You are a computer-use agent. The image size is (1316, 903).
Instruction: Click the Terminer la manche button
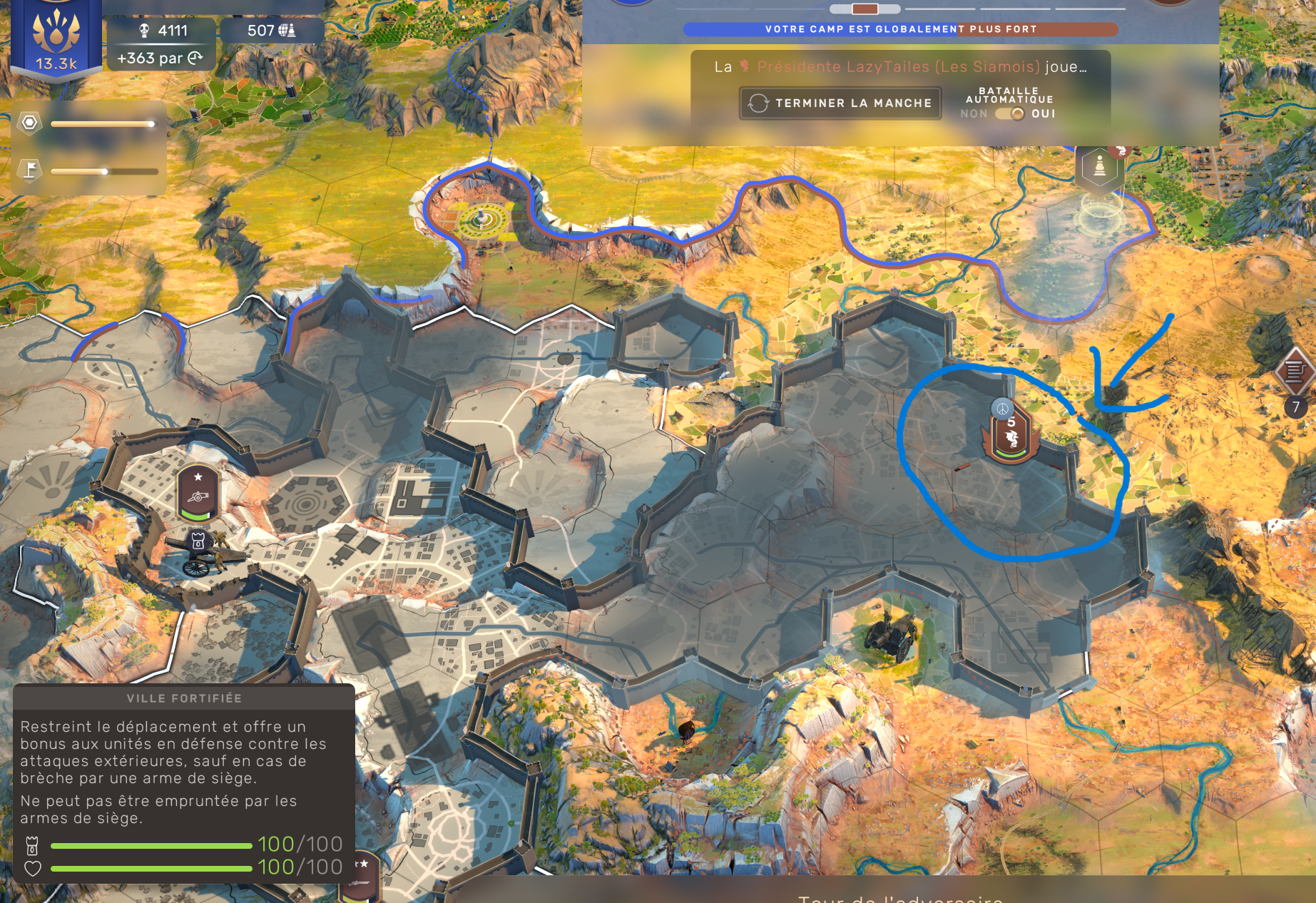click(840, 103)
